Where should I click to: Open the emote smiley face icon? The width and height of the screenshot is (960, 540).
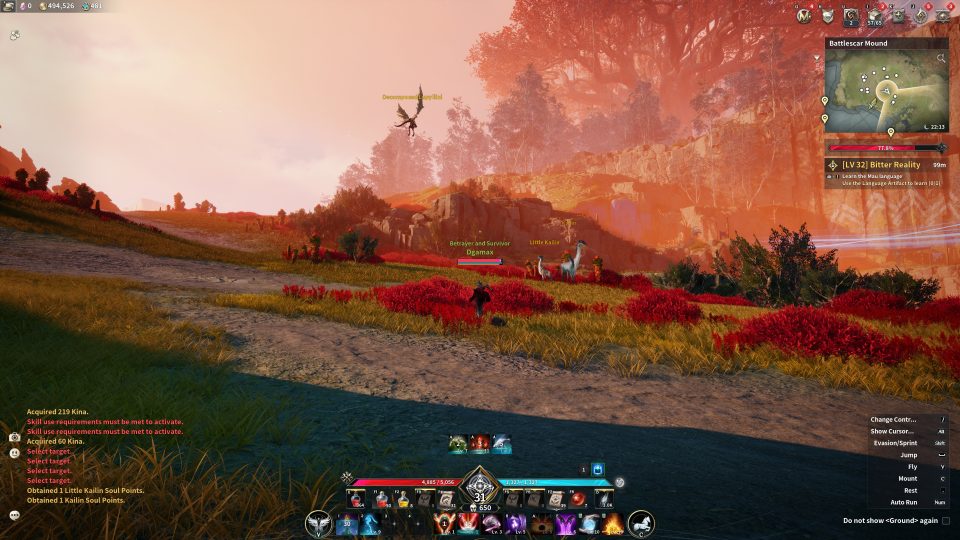(15, 453)
